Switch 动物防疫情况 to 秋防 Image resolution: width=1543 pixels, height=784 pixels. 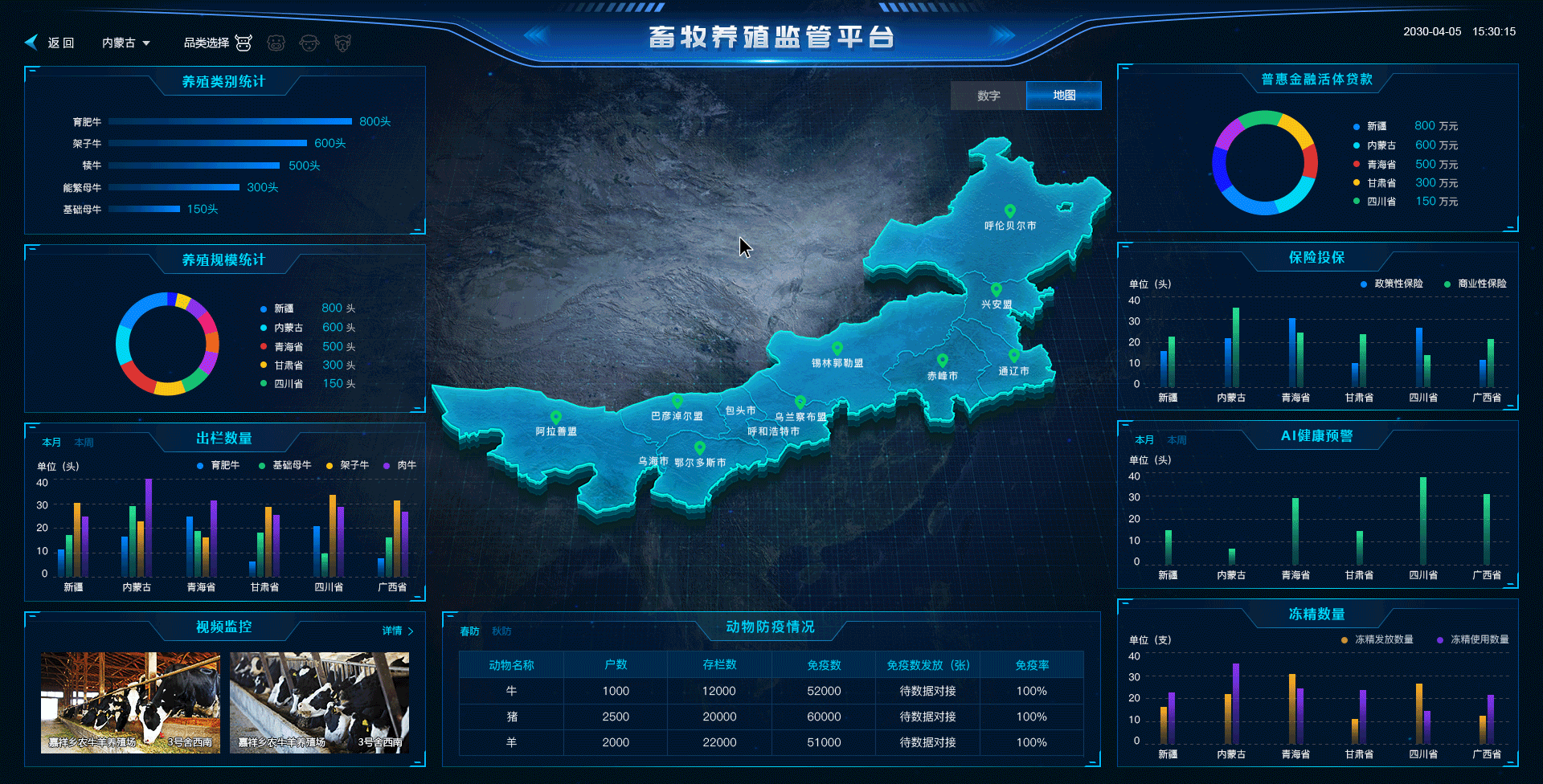click(x=500, y=631)
